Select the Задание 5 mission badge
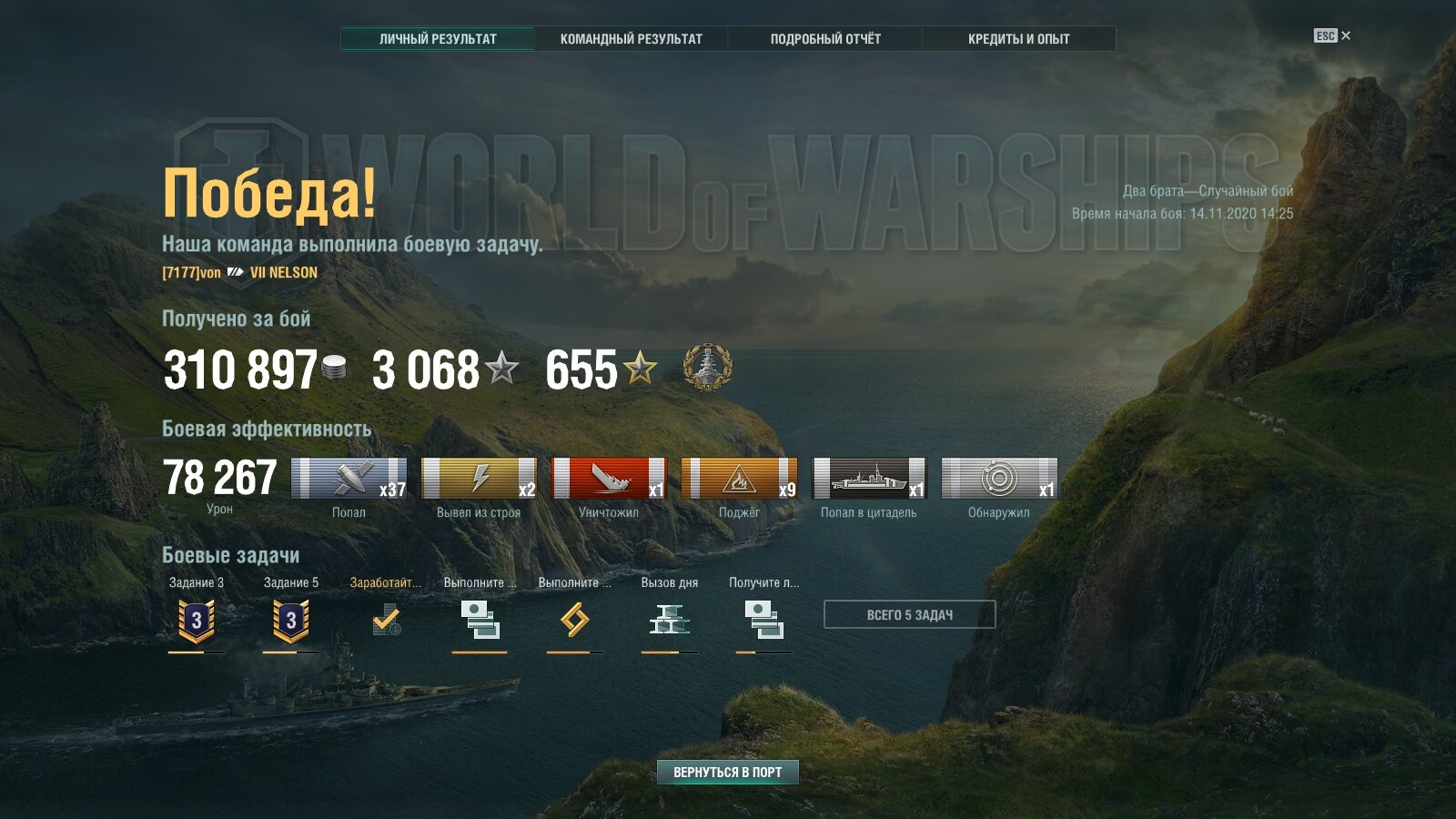 pyautogui.click(x=291, y=621)
